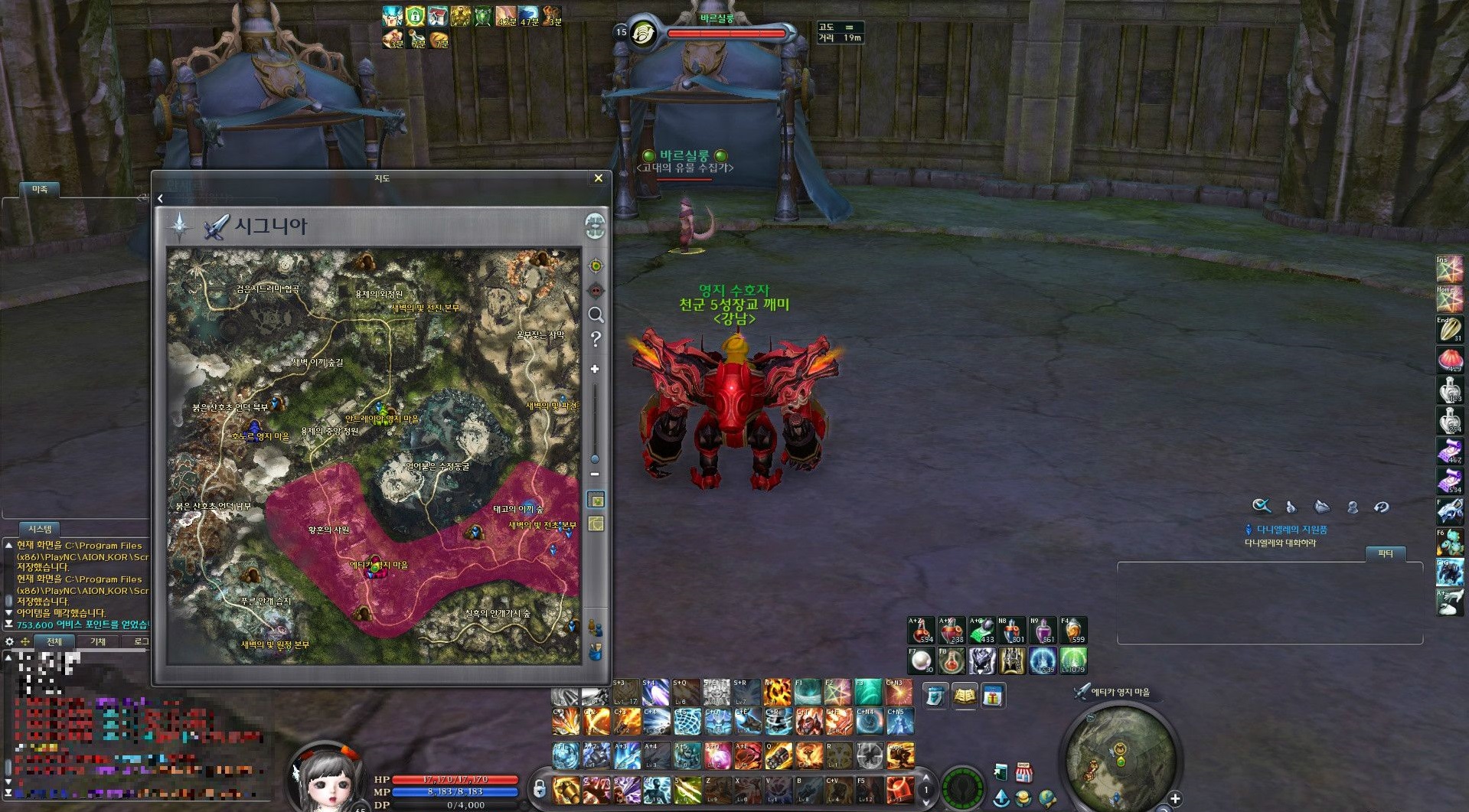1469x812 pixels.
Task: Select the 전체 chat tab
Action: click(54, 641)
